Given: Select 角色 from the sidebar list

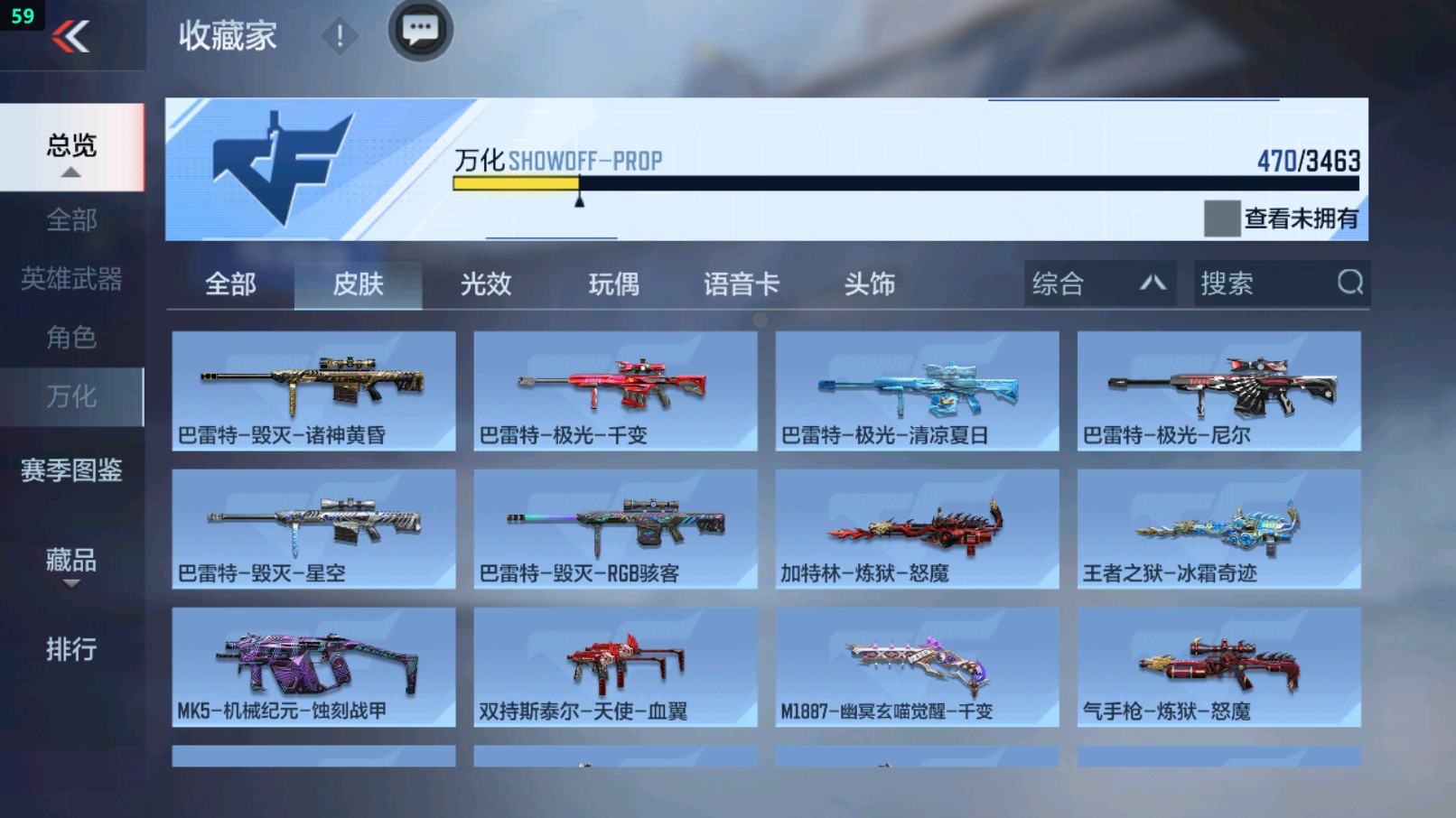Looking at the screenshot, I should coord(72,338).
